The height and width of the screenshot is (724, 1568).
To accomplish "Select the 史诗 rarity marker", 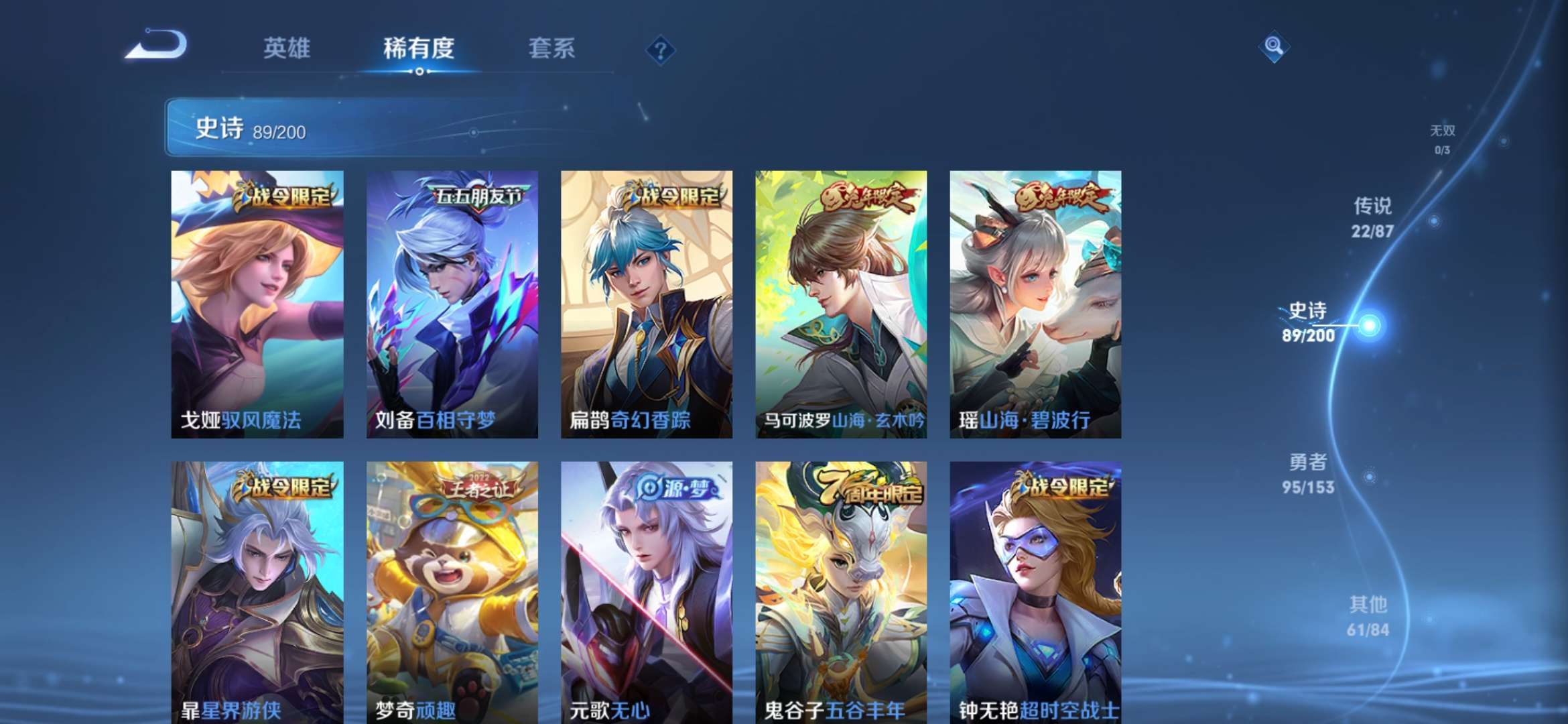I will (1309, 322).
